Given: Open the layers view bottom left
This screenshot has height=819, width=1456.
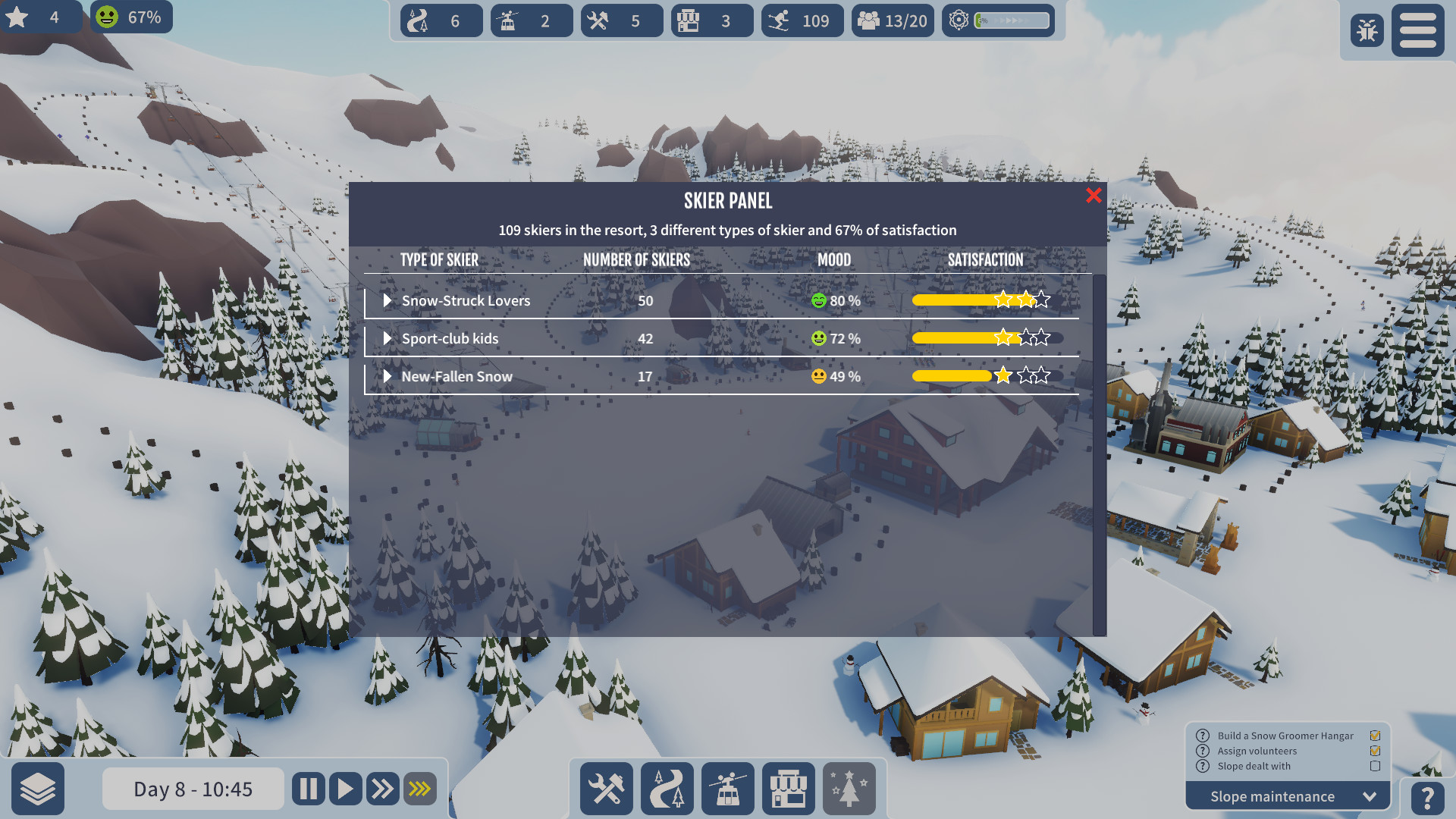Looking at the screenshot, I should point(39,789).
